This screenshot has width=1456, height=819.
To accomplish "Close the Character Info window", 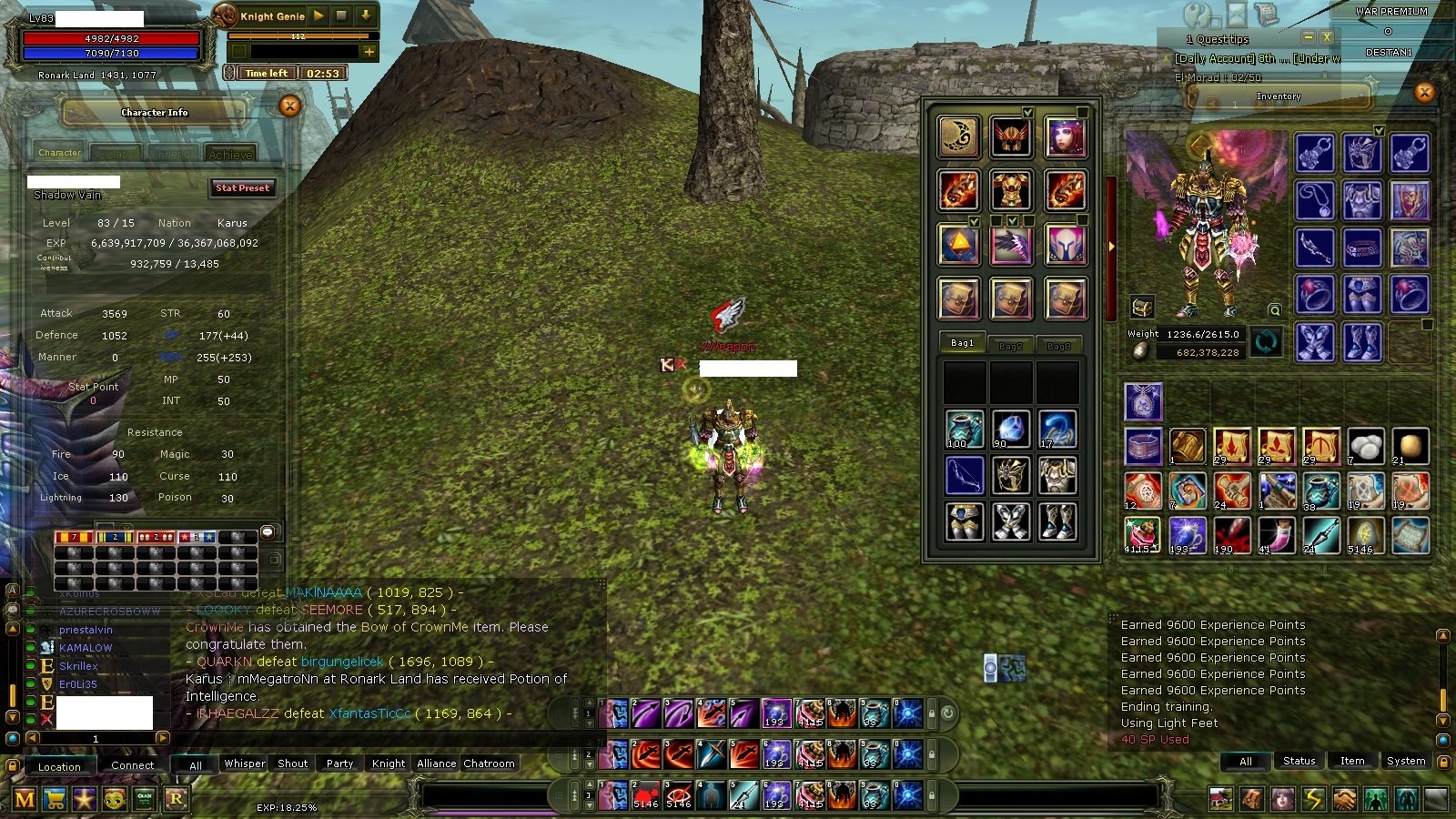I will (290, 106).
